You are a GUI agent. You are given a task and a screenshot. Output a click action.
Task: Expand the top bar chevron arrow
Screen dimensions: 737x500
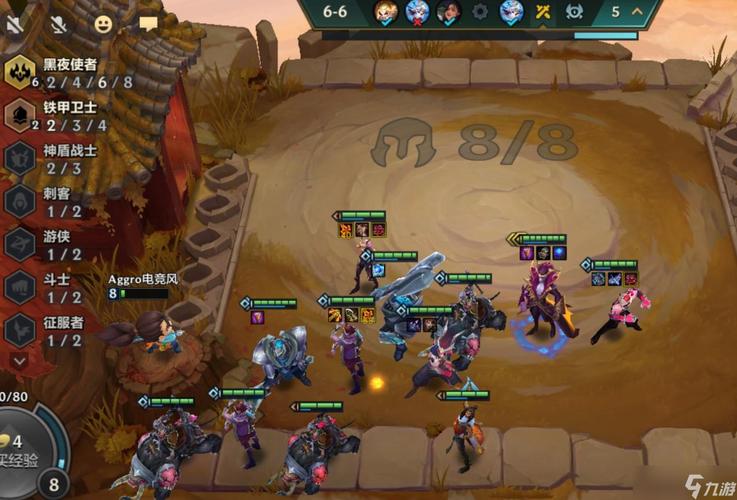pyautogui.click(x=637, y=12)
